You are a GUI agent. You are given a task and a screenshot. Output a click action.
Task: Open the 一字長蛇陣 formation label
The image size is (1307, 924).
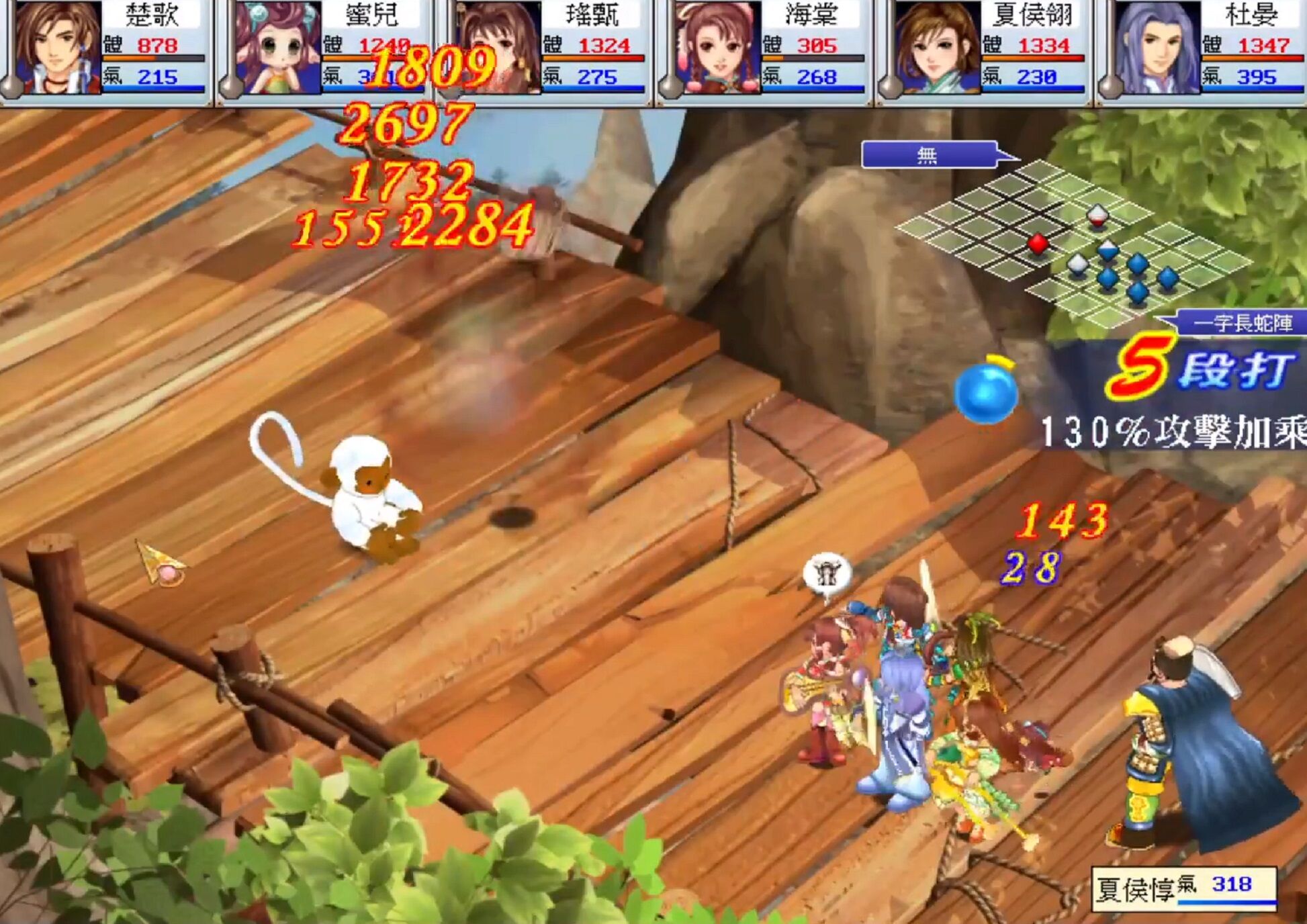[x=1243, y=324]
